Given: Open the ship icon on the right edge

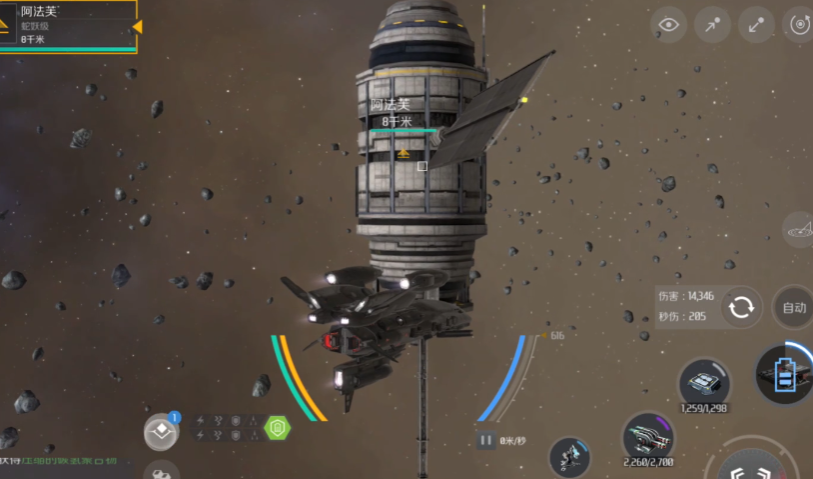Looking at the screenshot, I should (799, 230).
